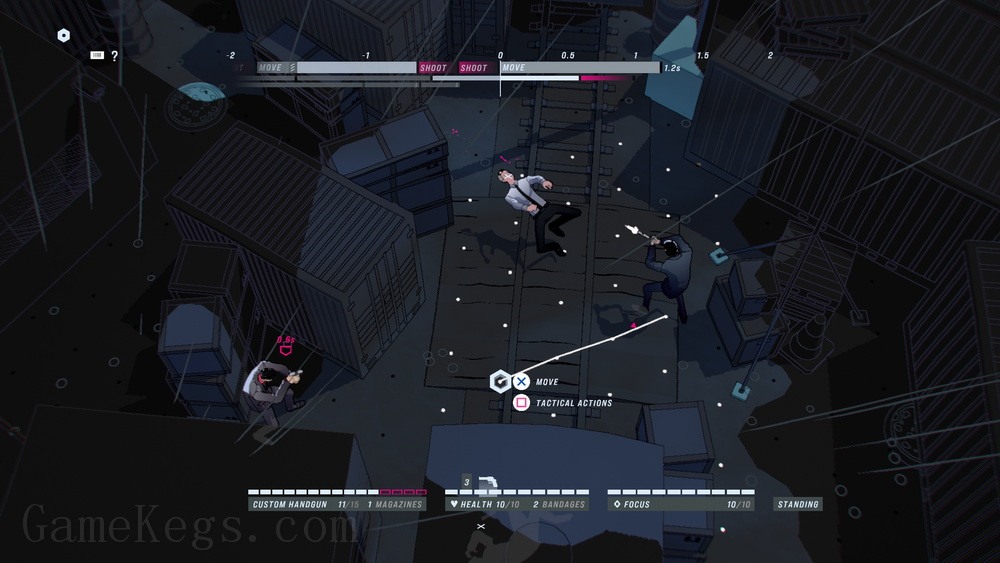Select the timeline Move block ending at 1.2s
The width and height of the screenshot is (1000, 563).
(x=578, y=68)
